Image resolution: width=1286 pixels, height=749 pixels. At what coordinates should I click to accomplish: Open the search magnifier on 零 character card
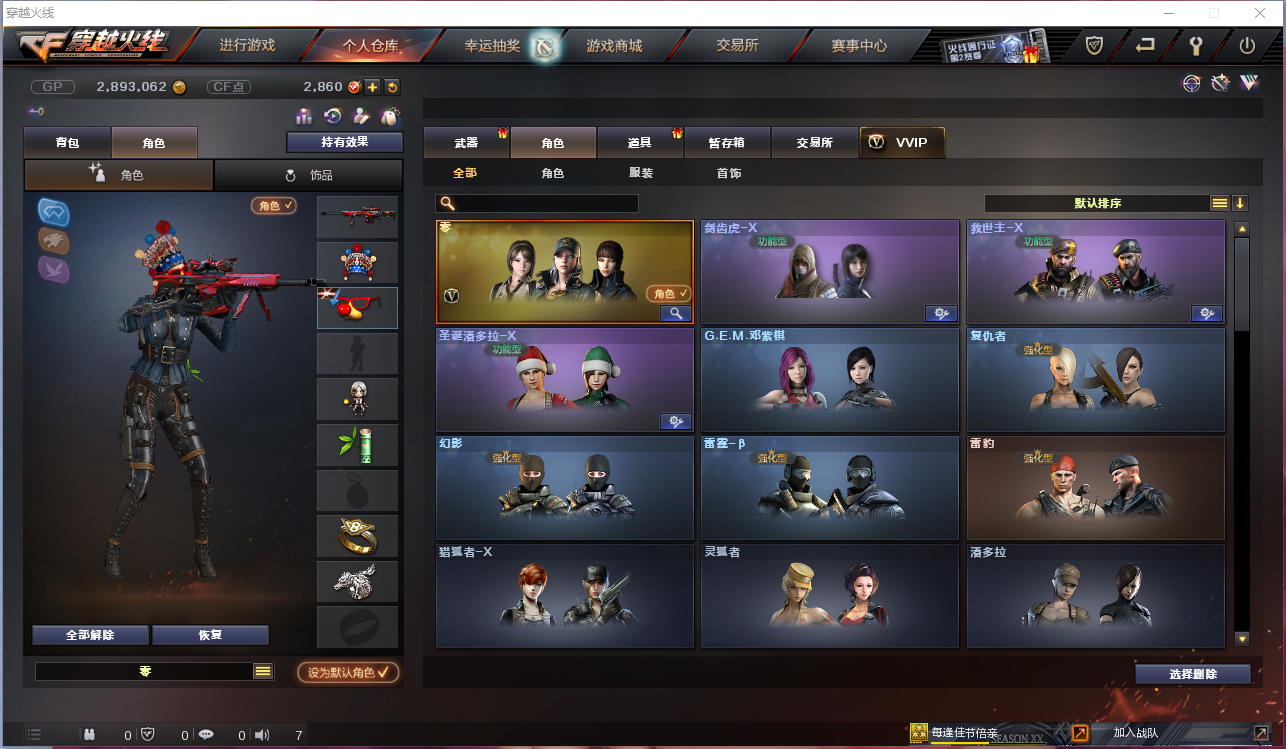[675, 313]
